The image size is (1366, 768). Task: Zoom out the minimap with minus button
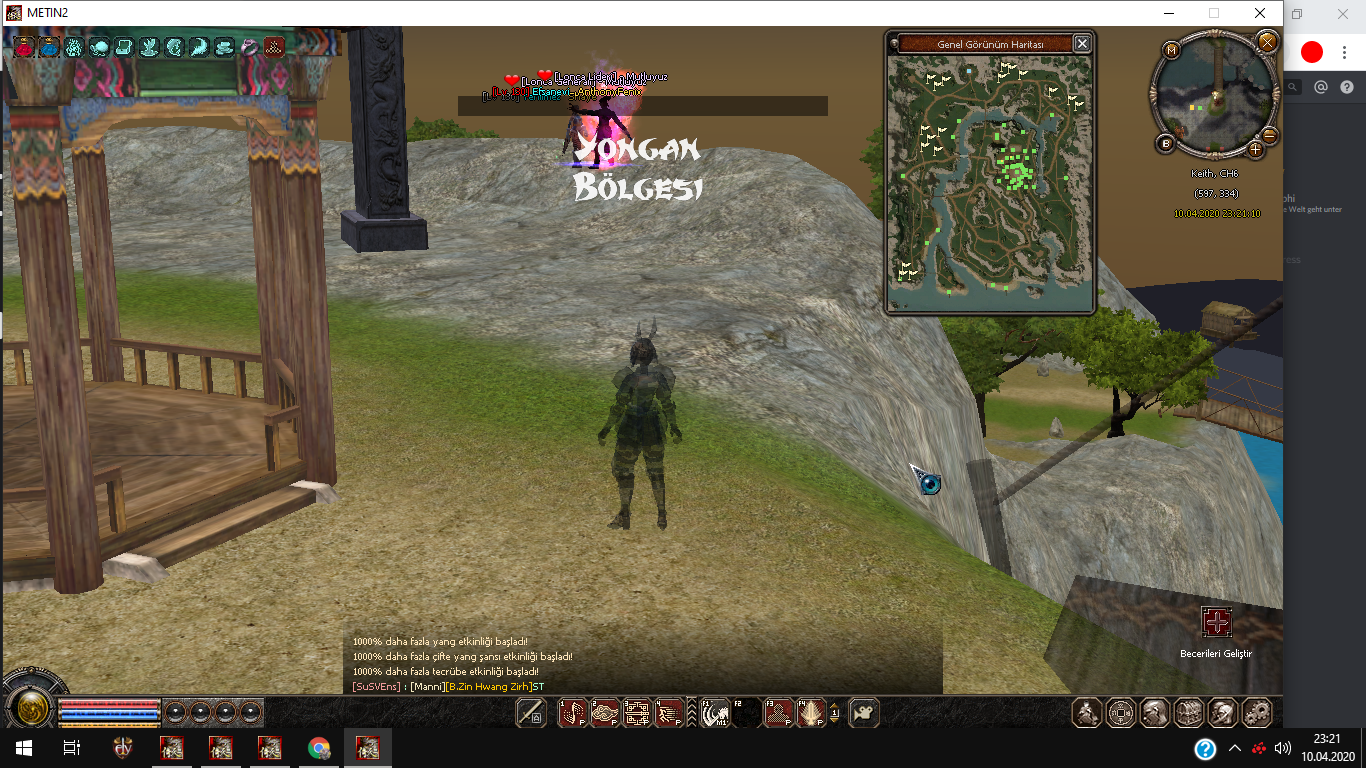point(1270,135)
